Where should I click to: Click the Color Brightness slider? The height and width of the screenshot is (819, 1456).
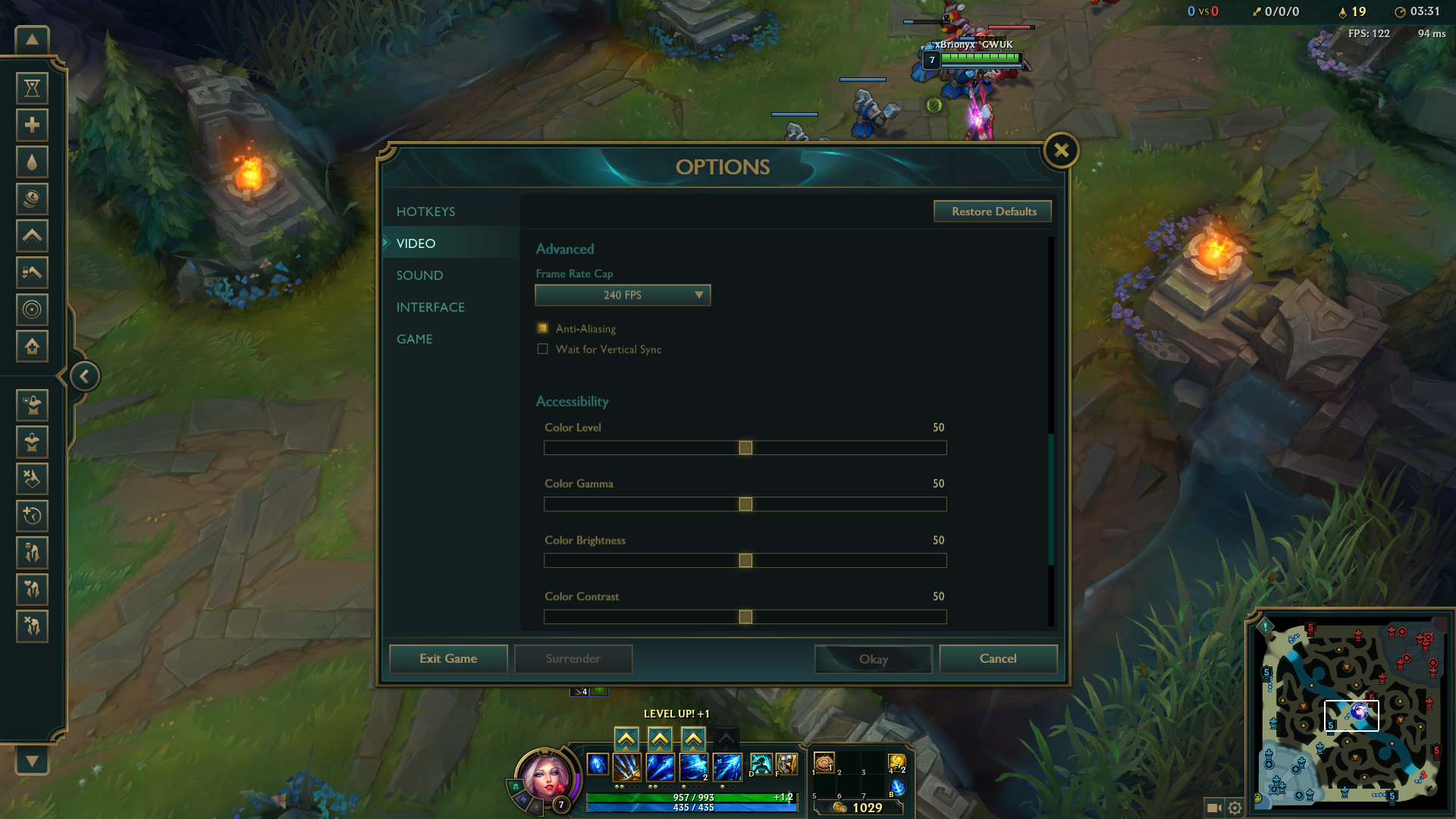pos(745,560)
